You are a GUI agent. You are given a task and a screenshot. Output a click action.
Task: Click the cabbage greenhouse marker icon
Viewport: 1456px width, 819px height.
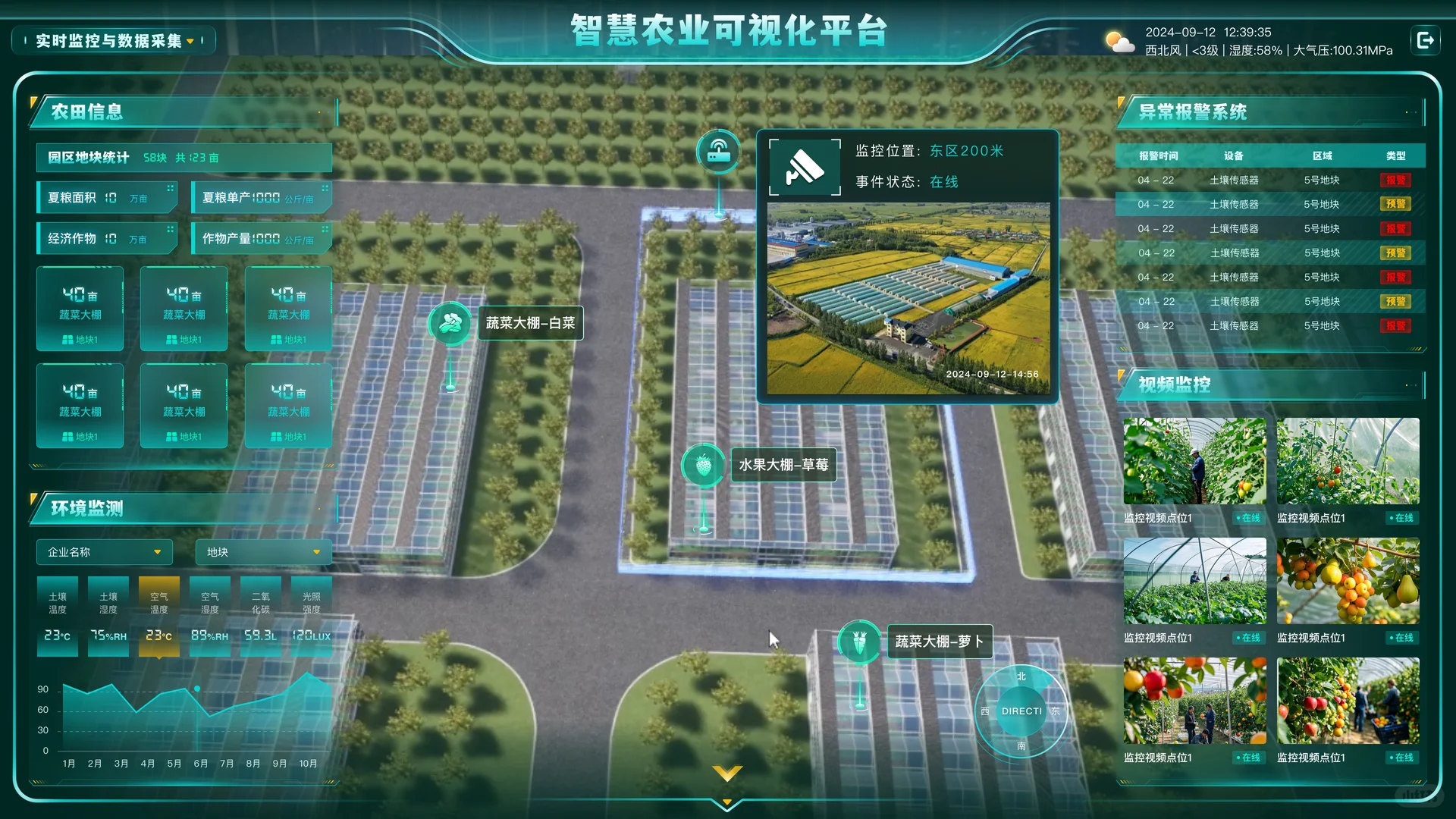pyautogui.click(x=449, y=322)
